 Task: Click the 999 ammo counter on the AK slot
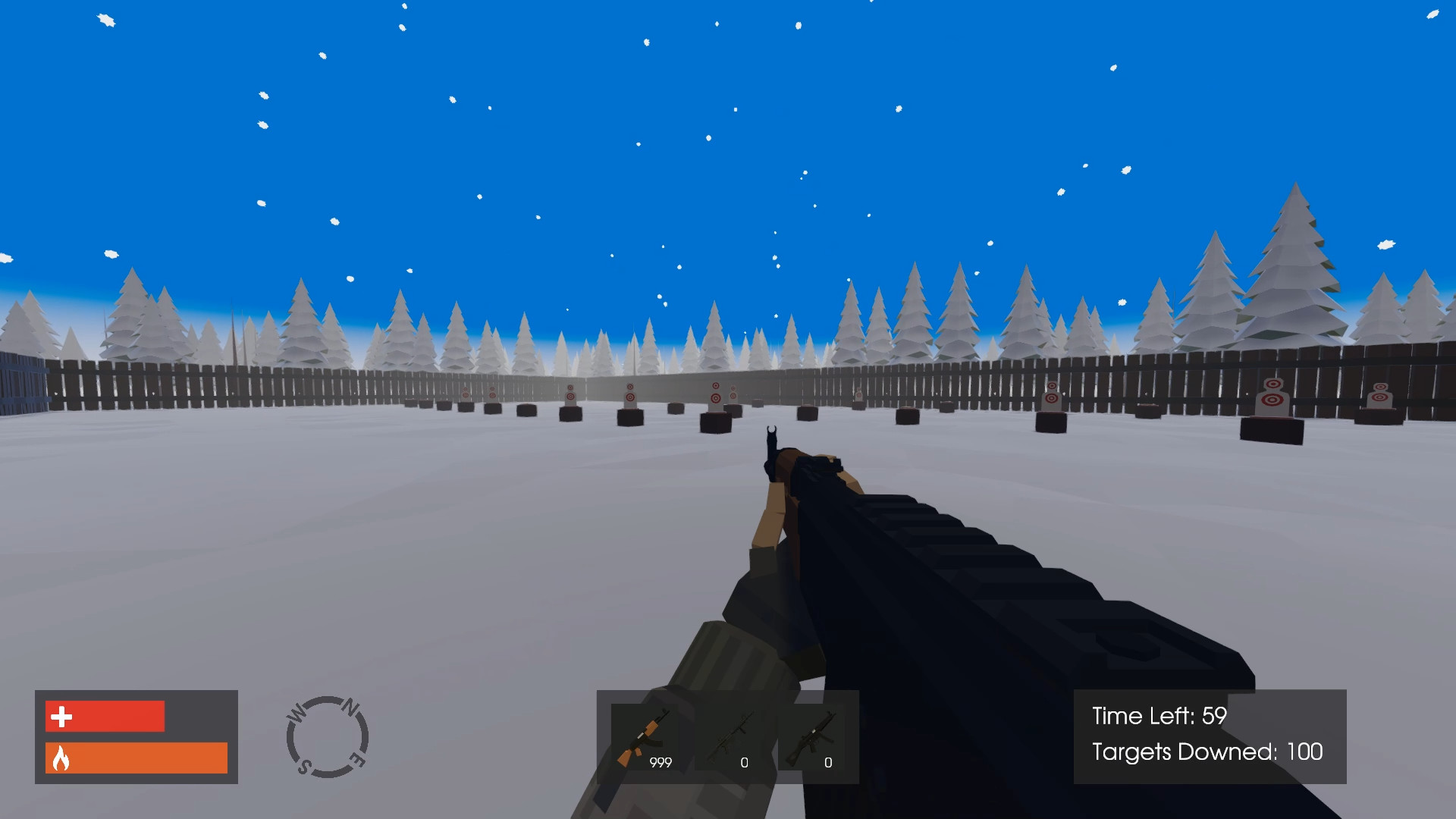pyautogui.click(x=659, y=761)
